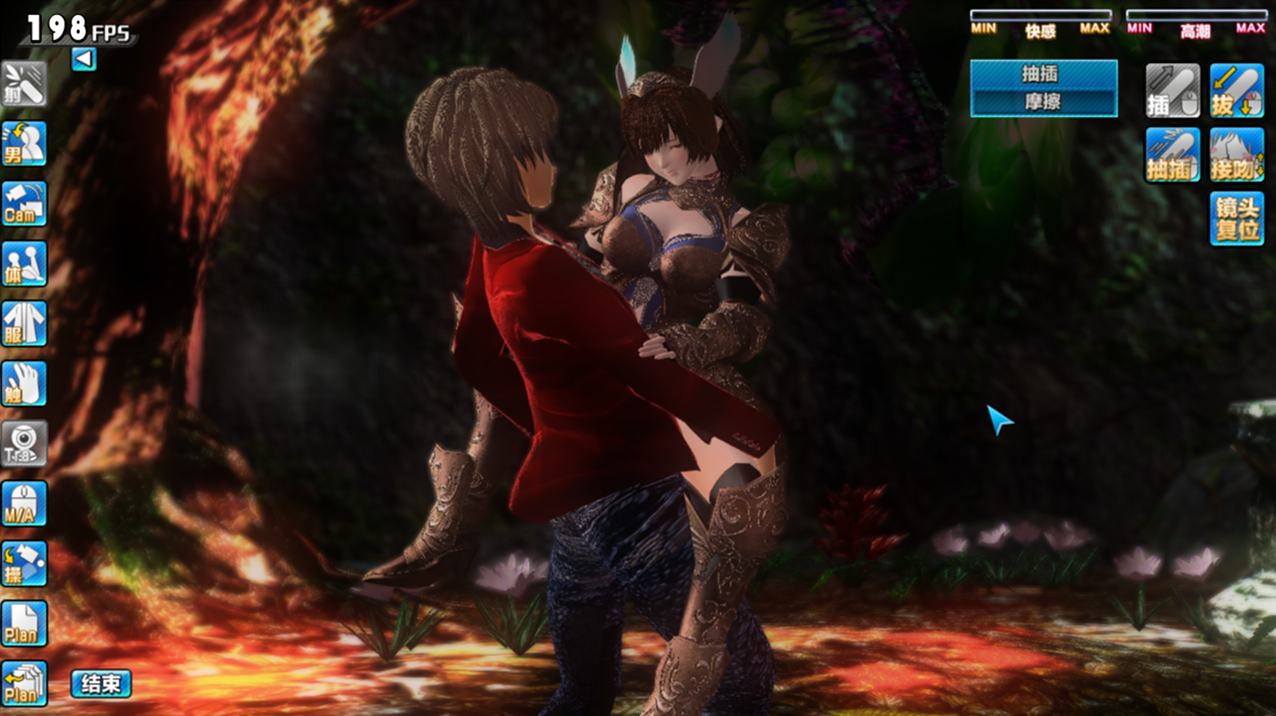
Task: Collapse the side panel with the blue arrow
Action: pos(84,60)
